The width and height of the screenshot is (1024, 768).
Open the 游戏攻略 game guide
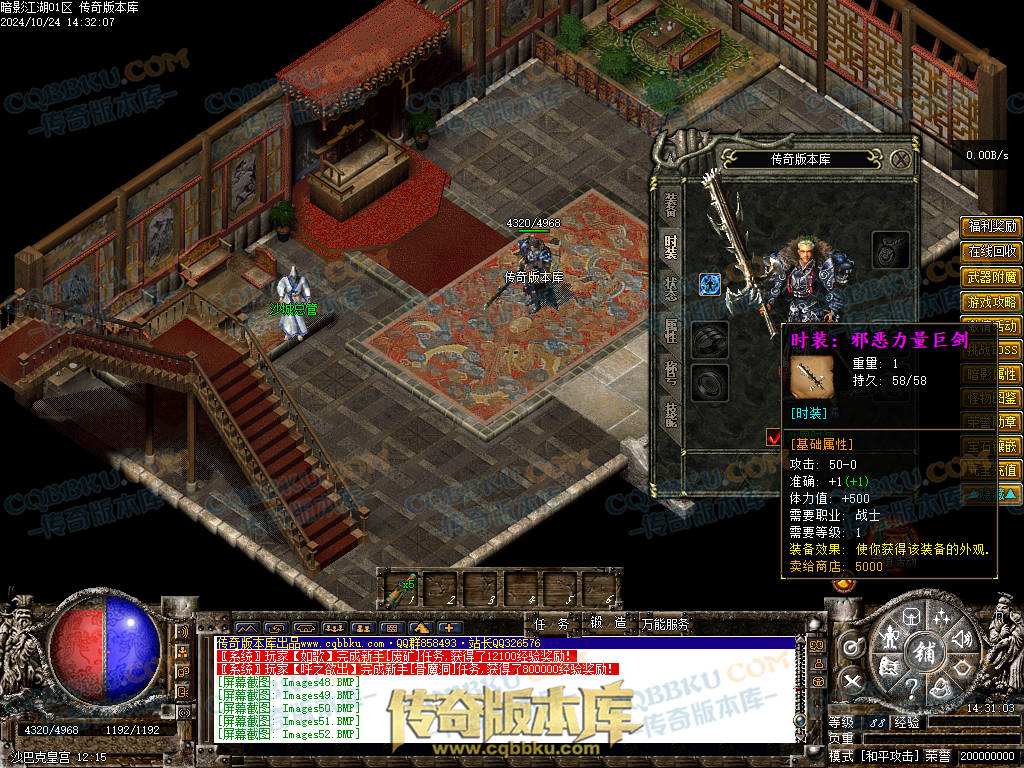(991, 301)
